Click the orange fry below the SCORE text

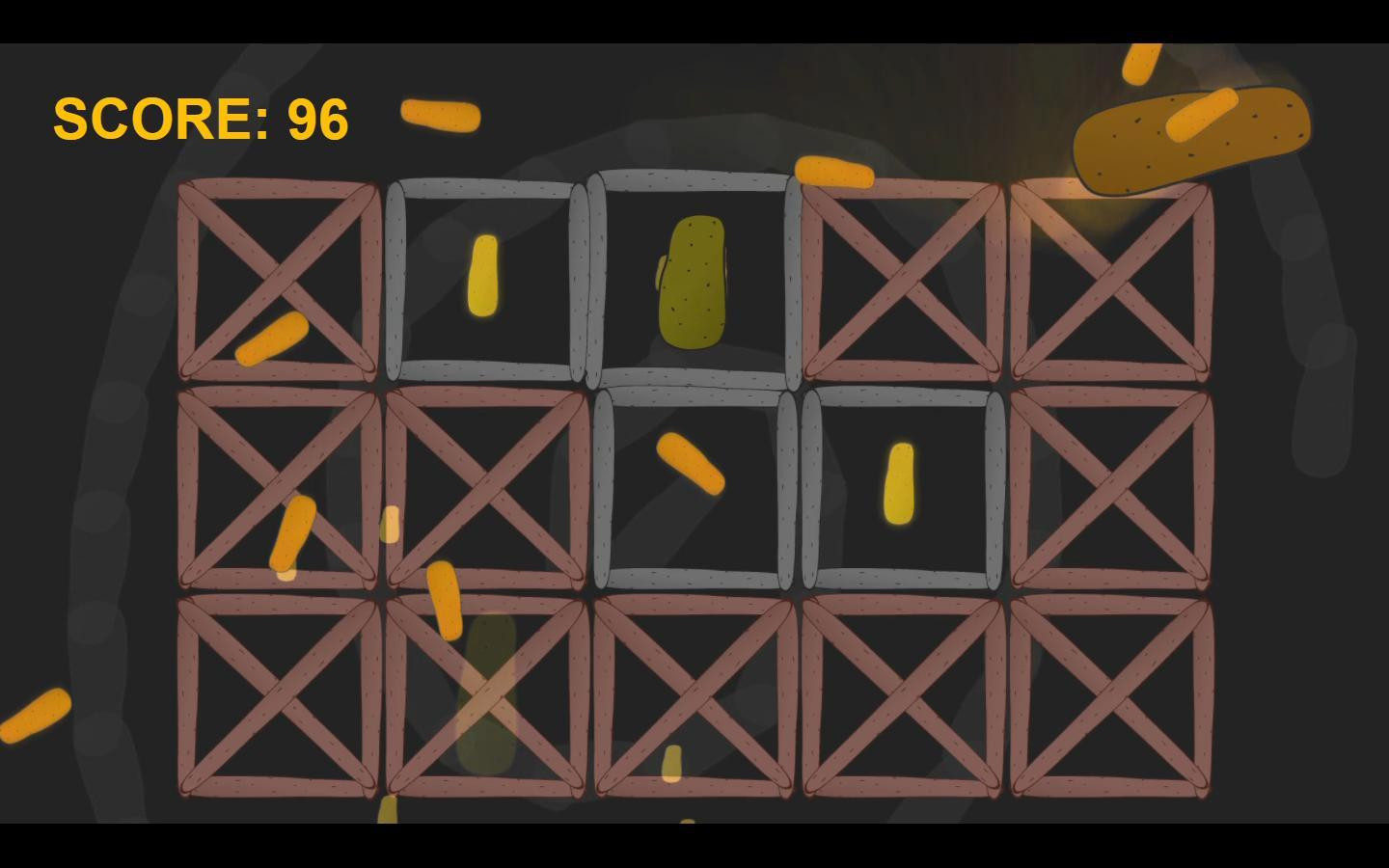point(442,117)
